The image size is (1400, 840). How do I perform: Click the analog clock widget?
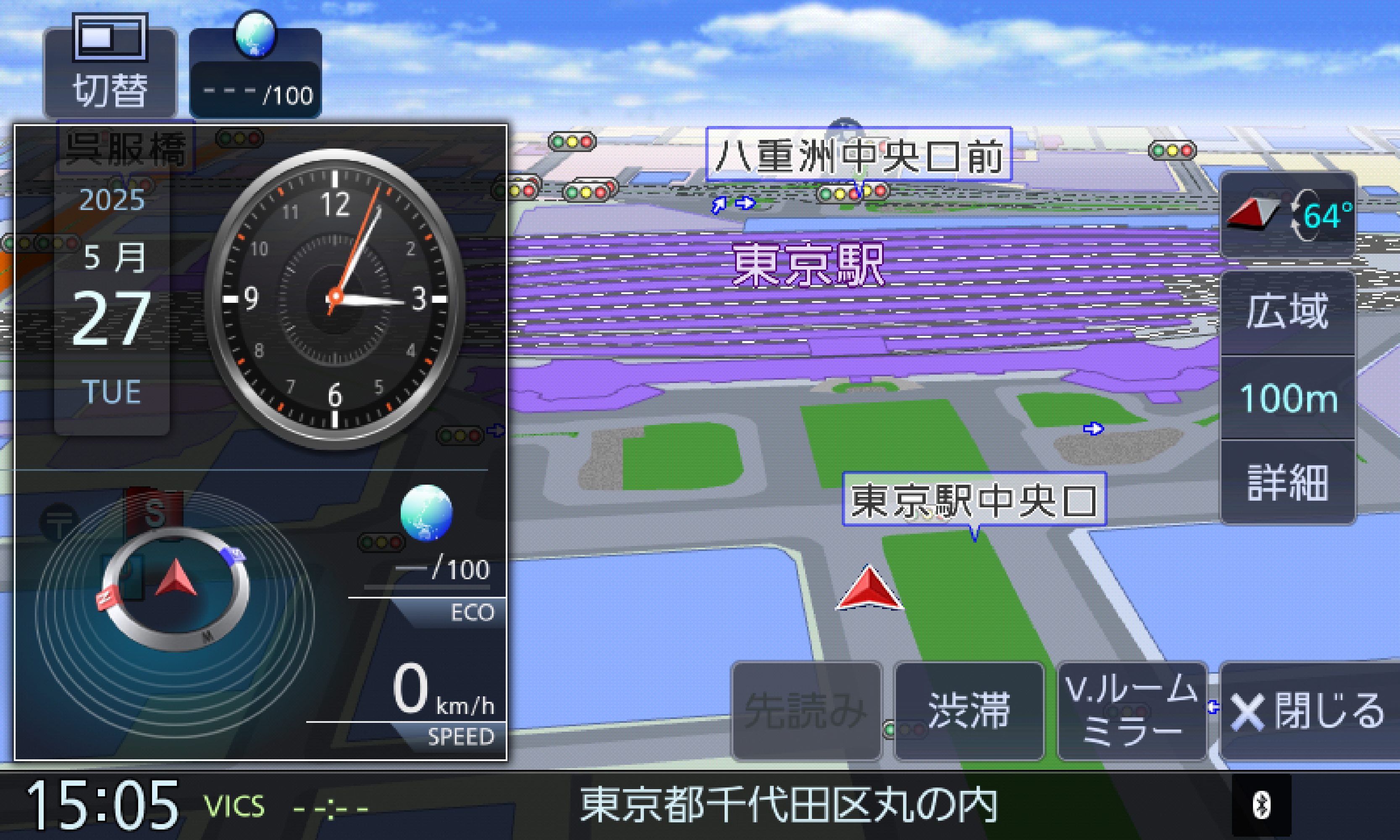[x=335, y=298]
